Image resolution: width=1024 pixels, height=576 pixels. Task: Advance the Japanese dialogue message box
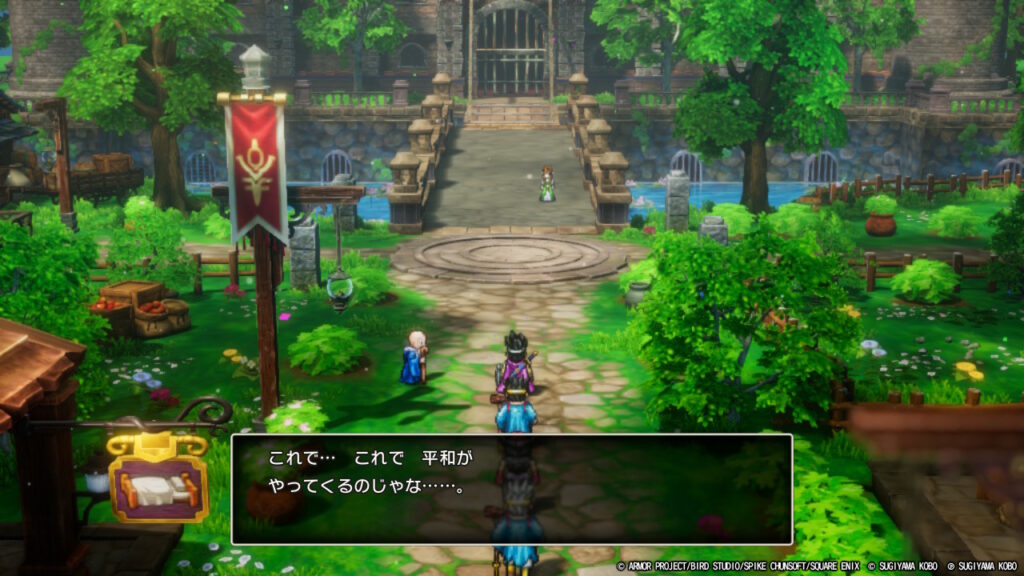[x=511, y=489]
